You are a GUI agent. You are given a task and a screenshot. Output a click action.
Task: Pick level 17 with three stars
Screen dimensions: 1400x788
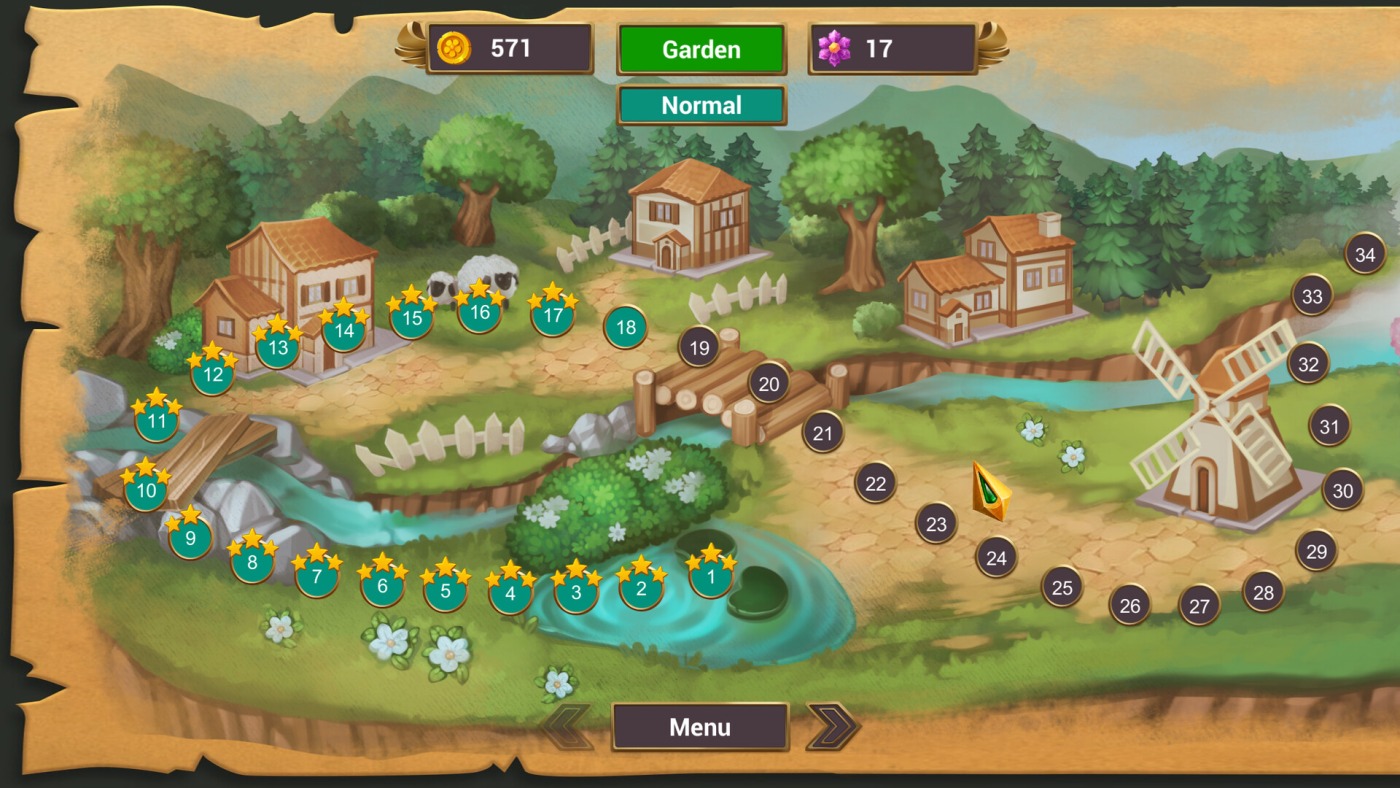(x=553, y=316)
